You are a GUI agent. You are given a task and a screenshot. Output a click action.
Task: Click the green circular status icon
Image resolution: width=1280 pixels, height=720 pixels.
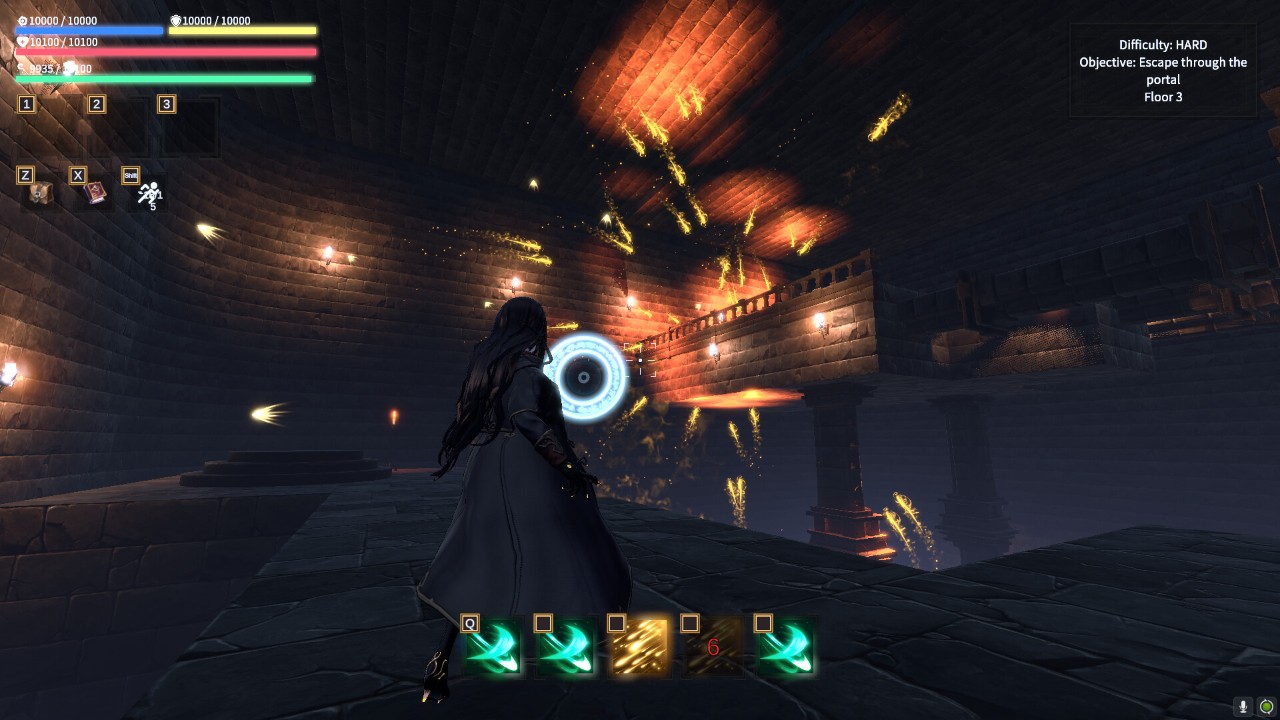[x=1266, y=707]
